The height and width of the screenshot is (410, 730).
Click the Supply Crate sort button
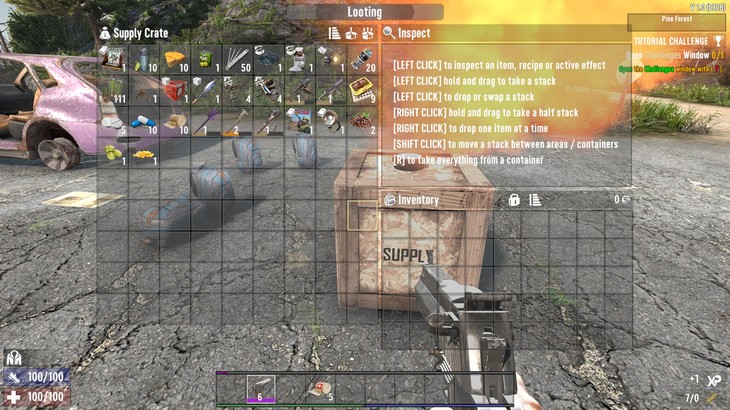(x=335, y=33)
